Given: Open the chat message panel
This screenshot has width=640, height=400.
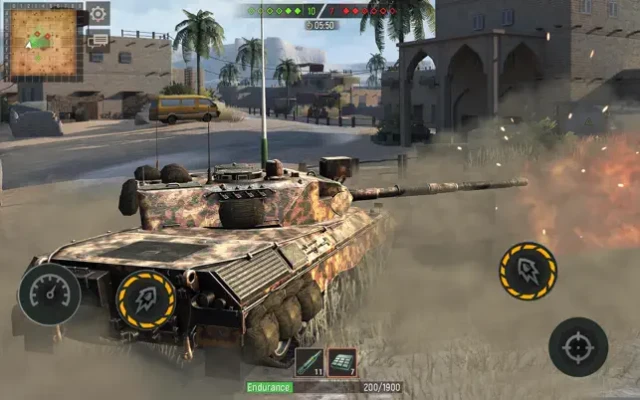Looking at the screenshot, I should point(98,41).
